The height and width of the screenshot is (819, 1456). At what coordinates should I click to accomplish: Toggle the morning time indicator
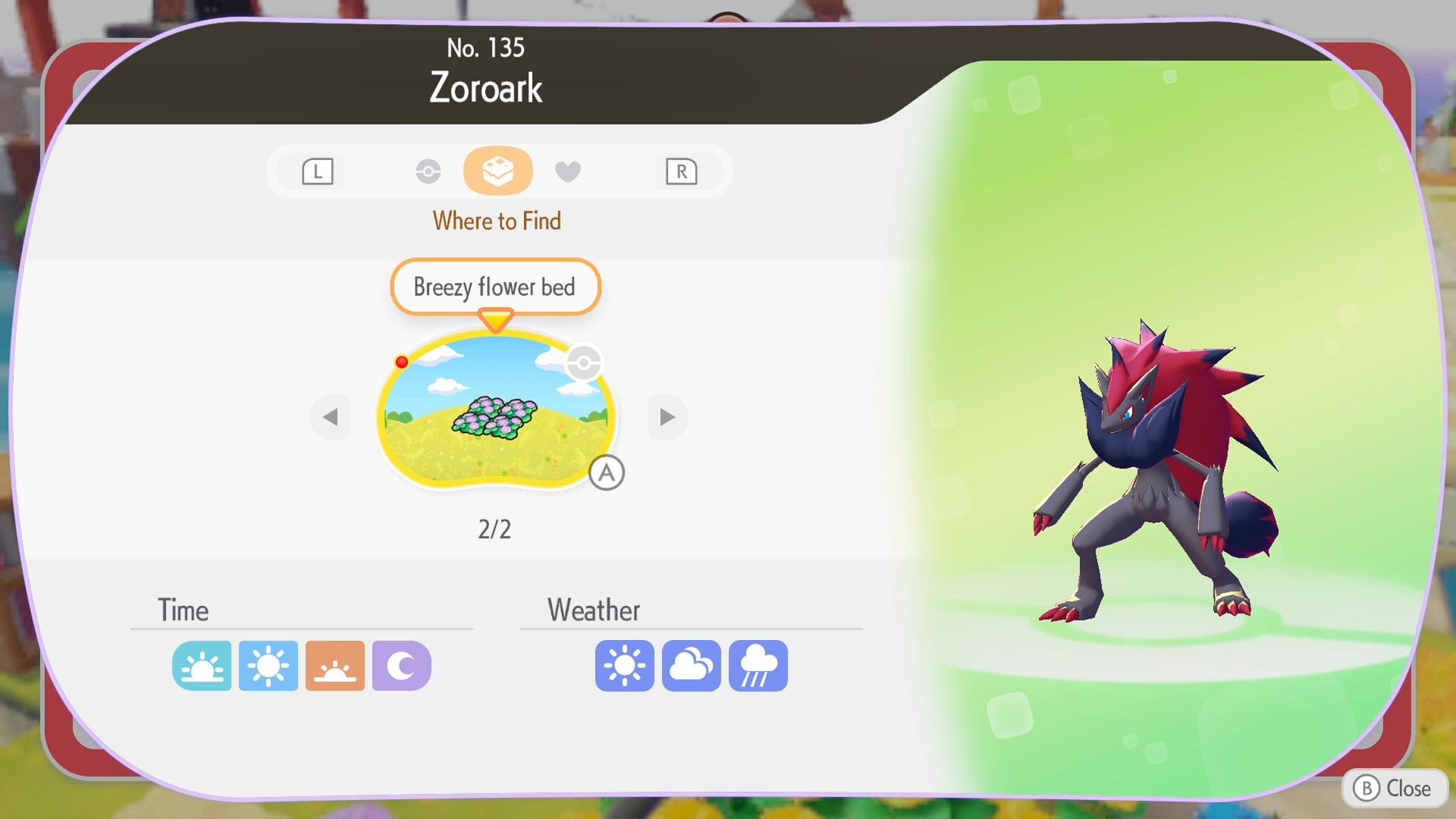click(201, 666)
